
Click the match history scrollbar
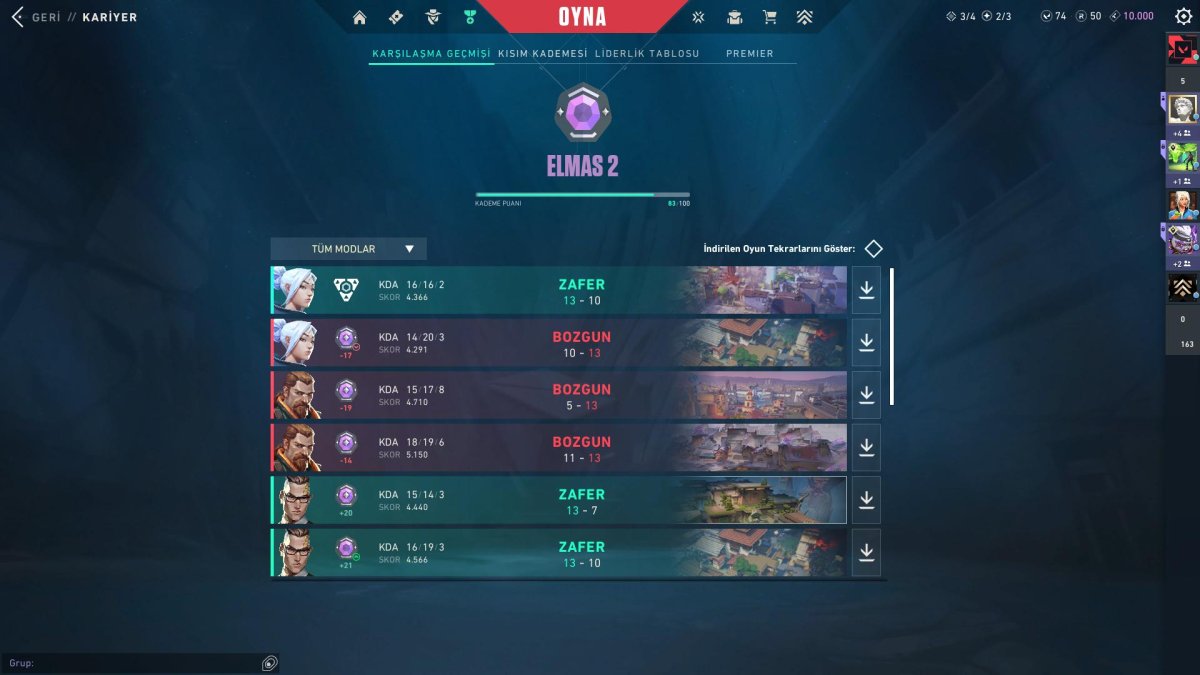[x=892, y=335]
